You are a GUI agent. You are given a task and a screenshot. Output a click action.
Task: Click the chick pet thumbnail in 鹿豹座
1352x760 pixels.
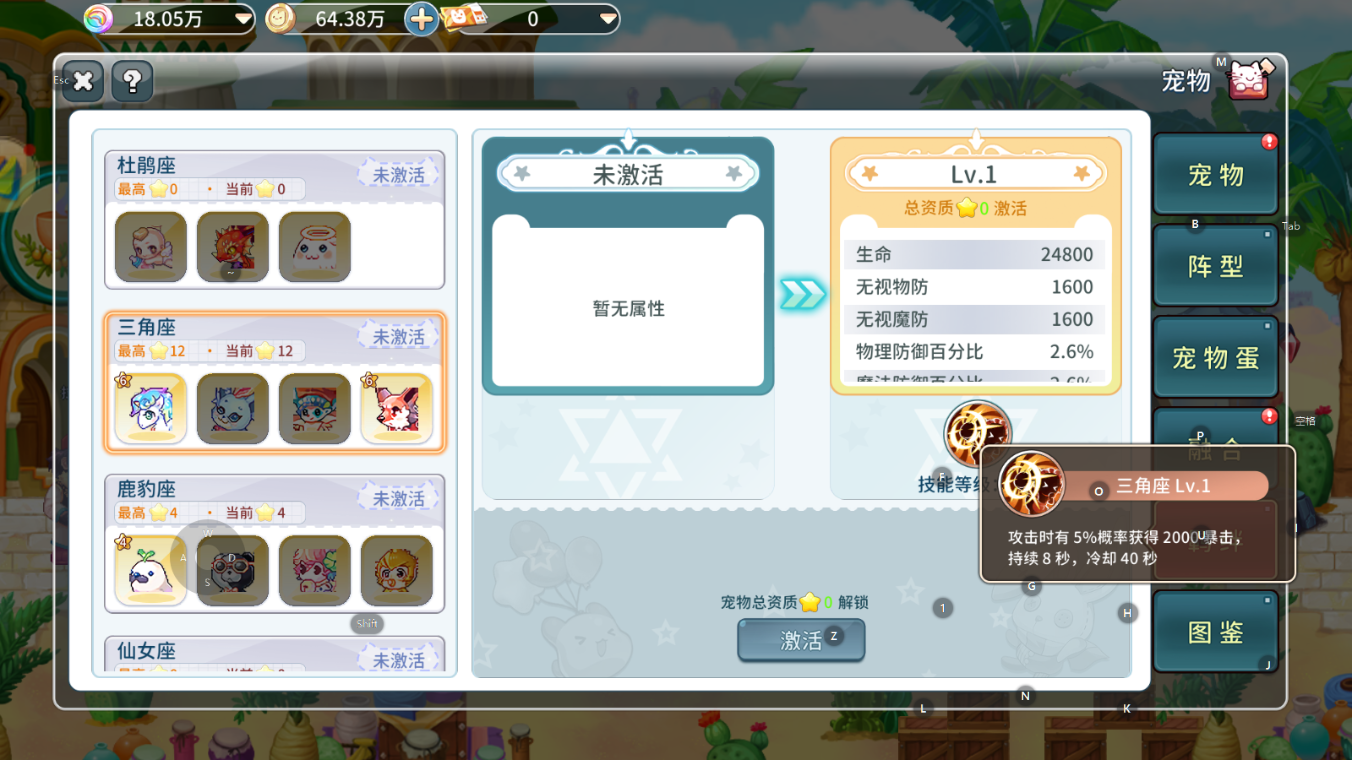[x=396, y=570]
